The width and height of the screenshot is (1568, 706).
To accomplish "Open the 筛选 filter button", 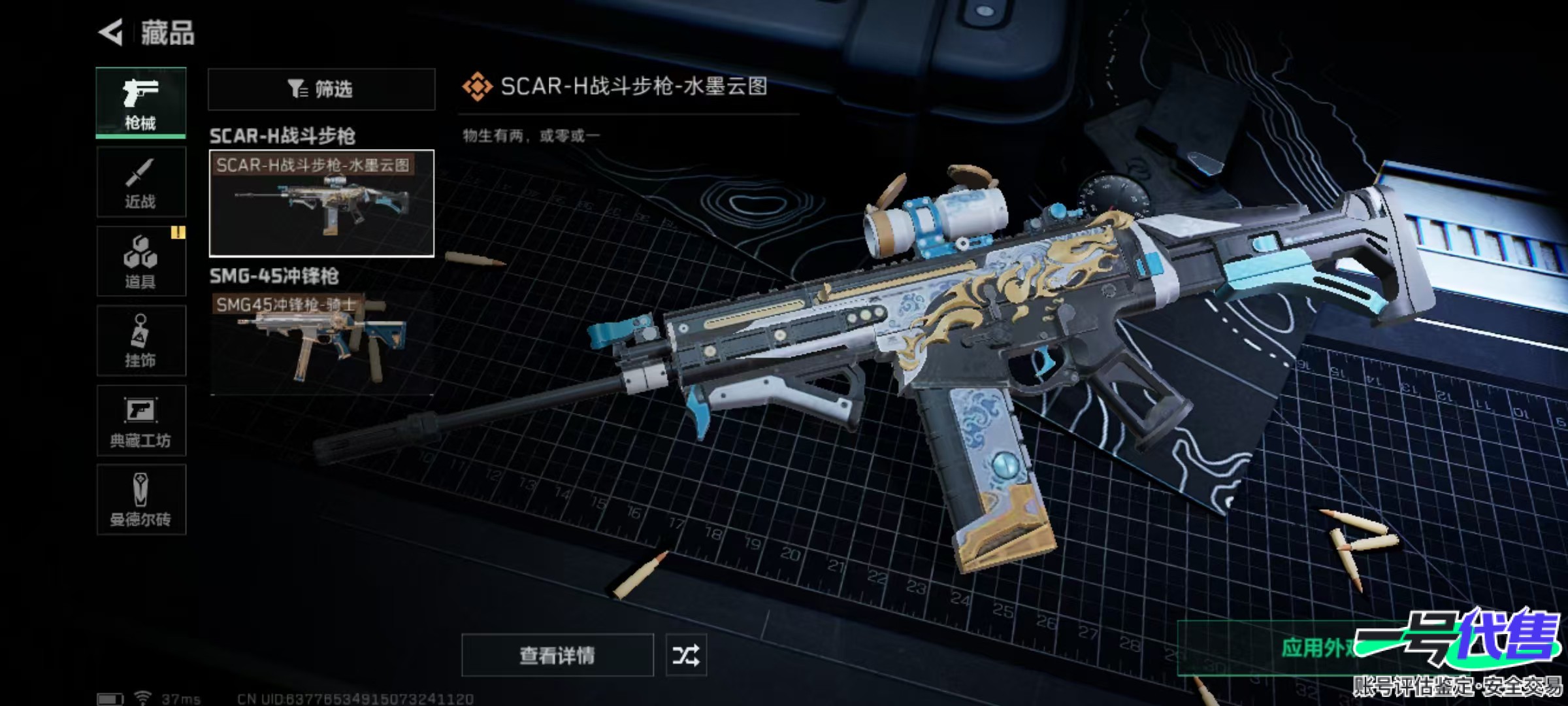I will 321,89.
